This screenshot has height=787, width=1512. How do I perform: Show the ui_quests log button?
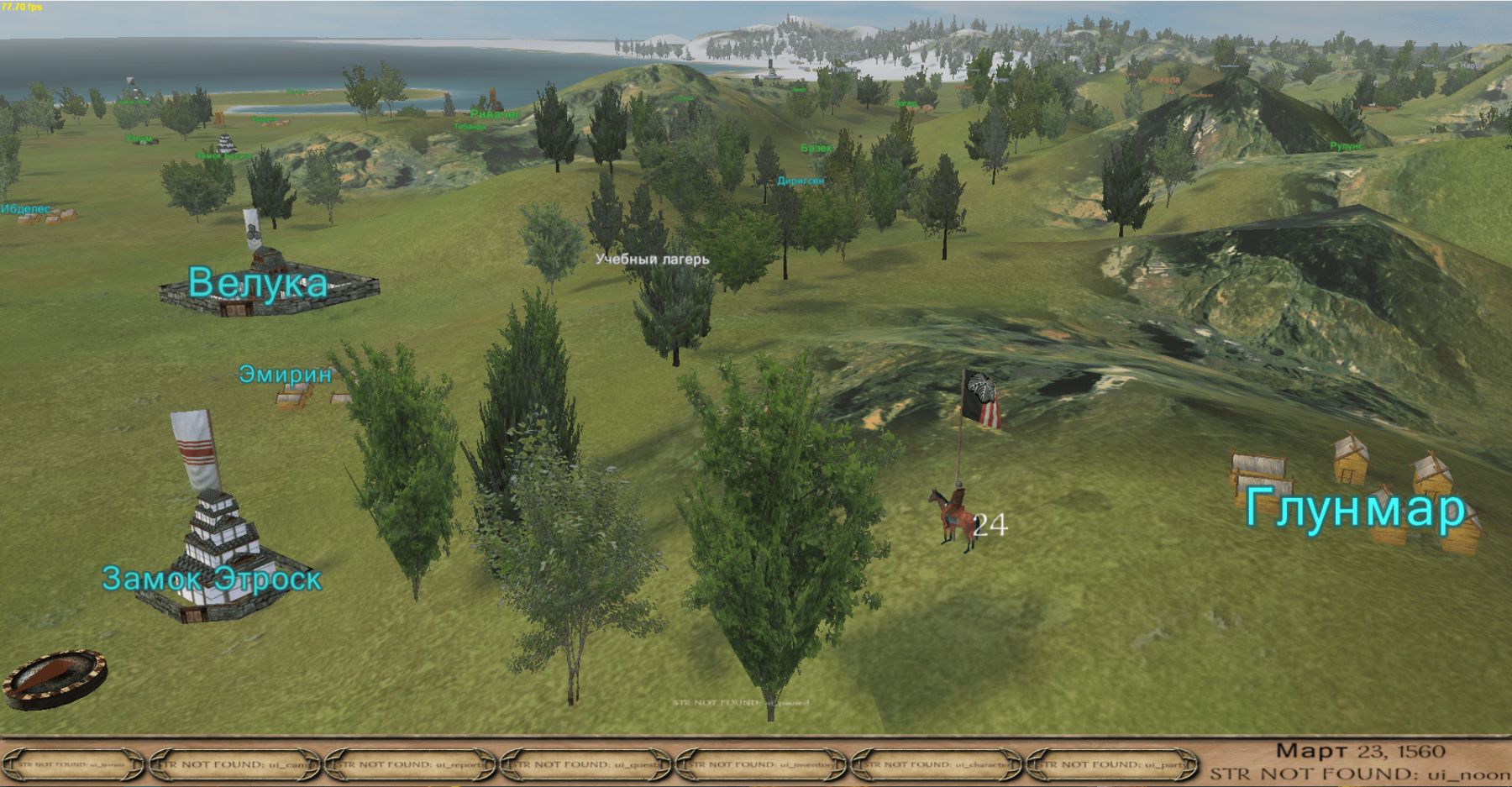(587, 764)
